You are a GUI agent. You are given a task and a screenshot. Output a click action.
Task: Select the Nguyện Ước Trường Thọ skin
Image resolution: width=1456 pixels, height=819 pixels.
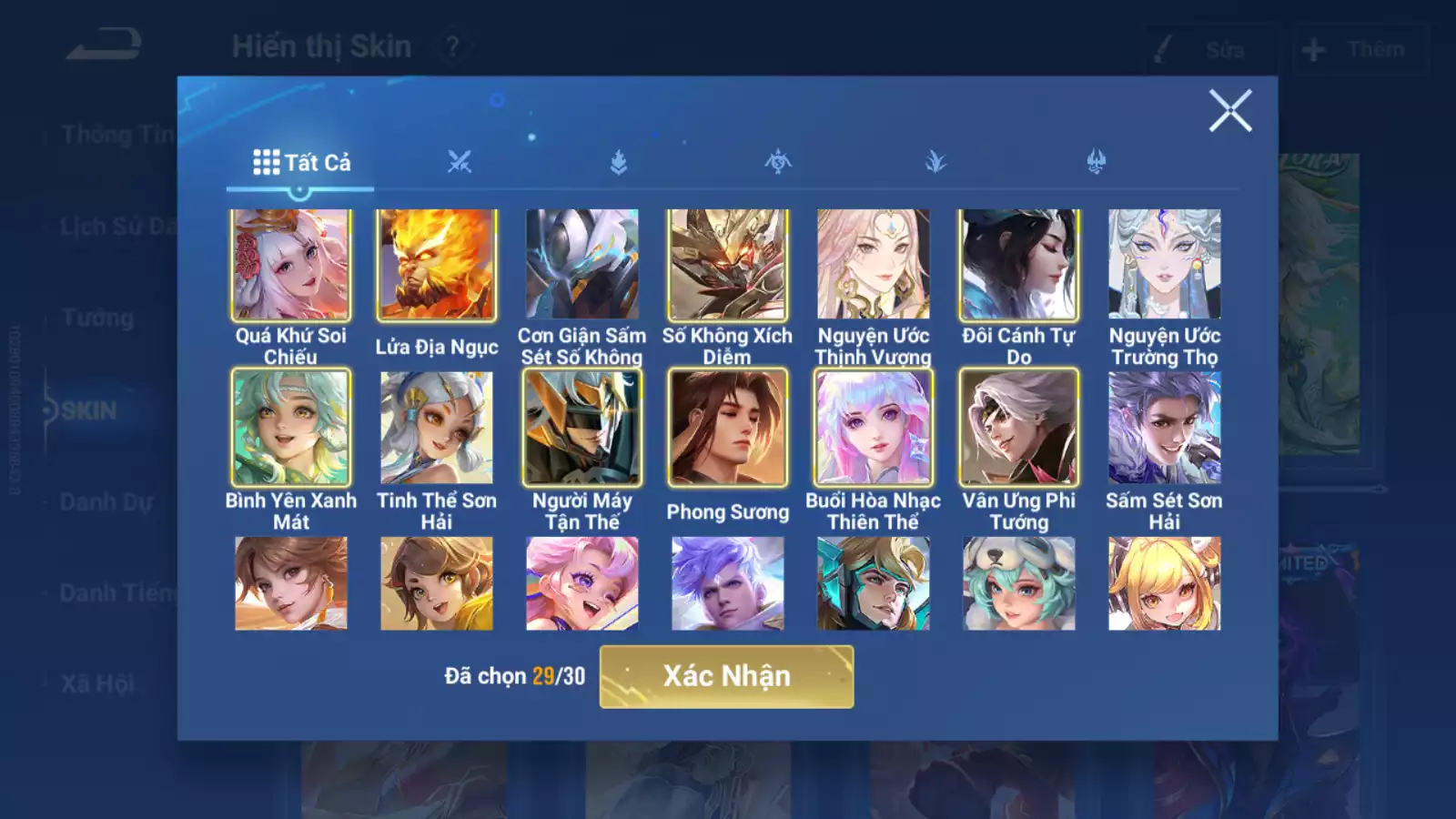[1165, 265]
